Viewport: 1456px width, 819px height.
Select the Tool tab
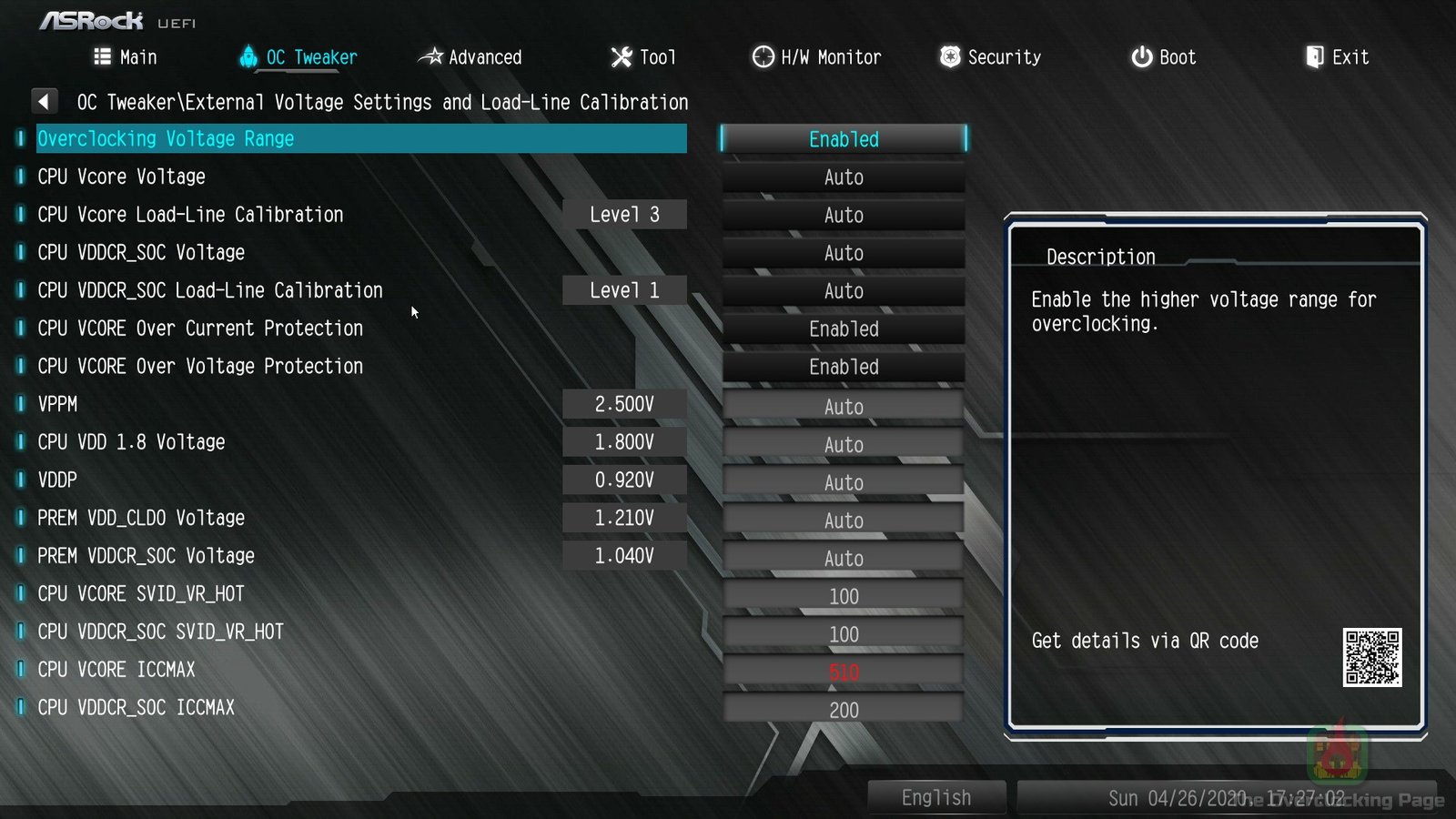643,57
